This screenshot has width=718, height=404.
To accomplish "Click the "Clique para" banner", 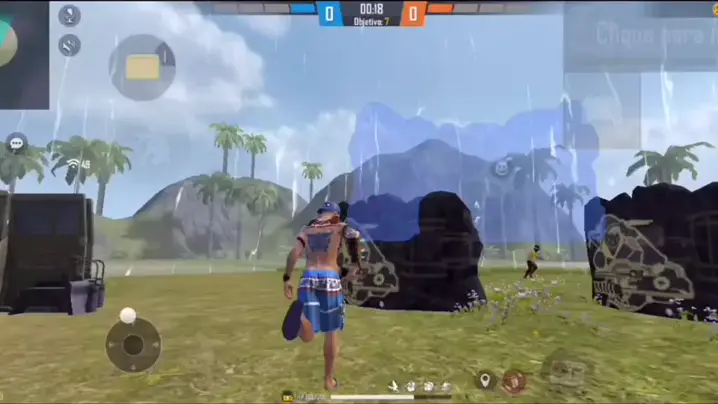I will pyautogui.click(x=640, y=36).
